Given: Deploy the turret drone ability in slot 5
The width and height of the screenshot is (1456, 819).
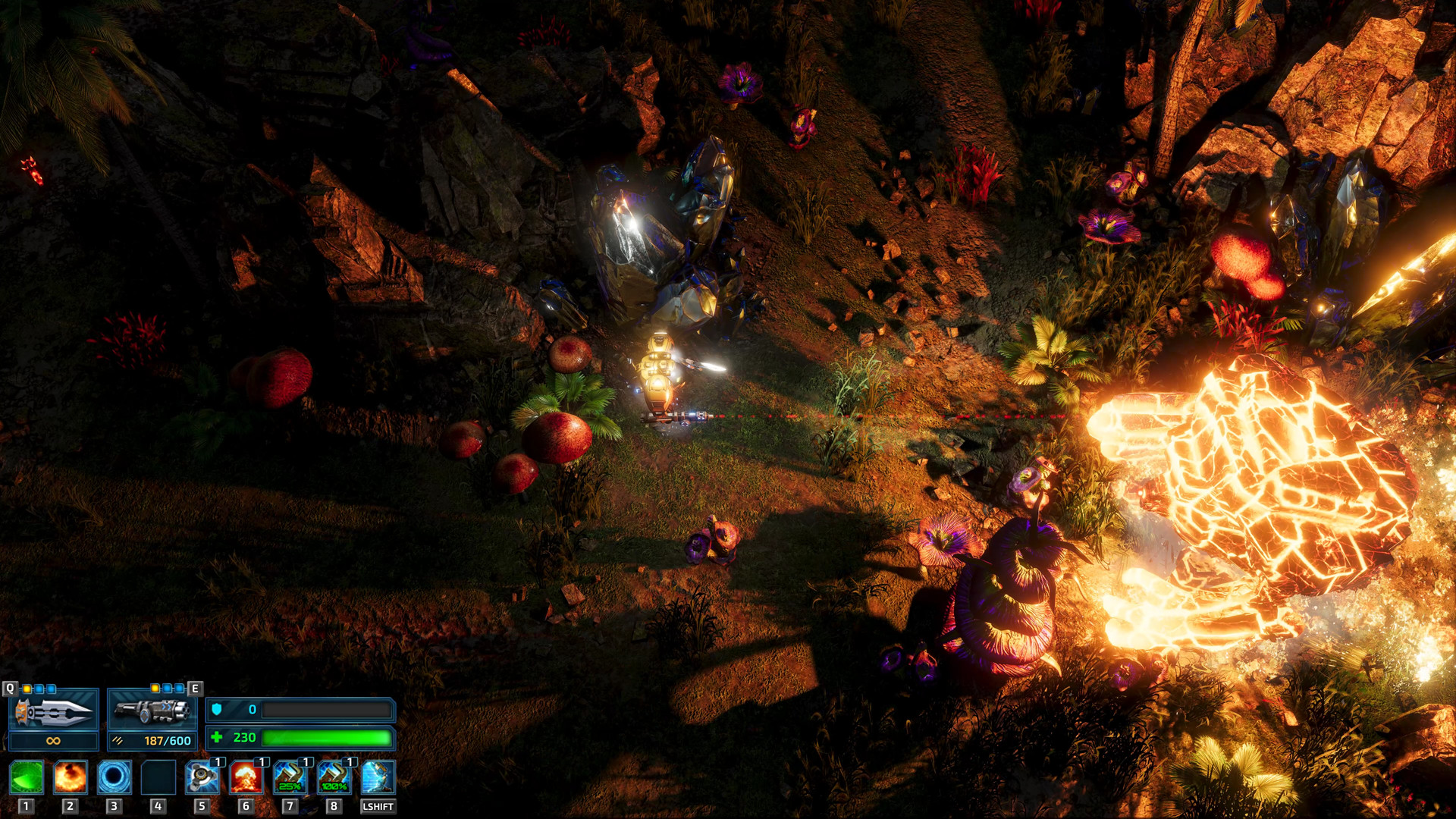Looking at the screenshot, I should [202, 778].
